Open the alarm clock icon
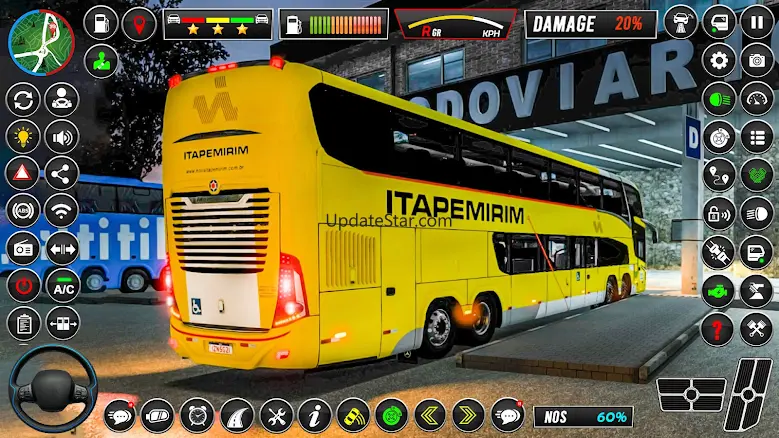 [197, 414]
